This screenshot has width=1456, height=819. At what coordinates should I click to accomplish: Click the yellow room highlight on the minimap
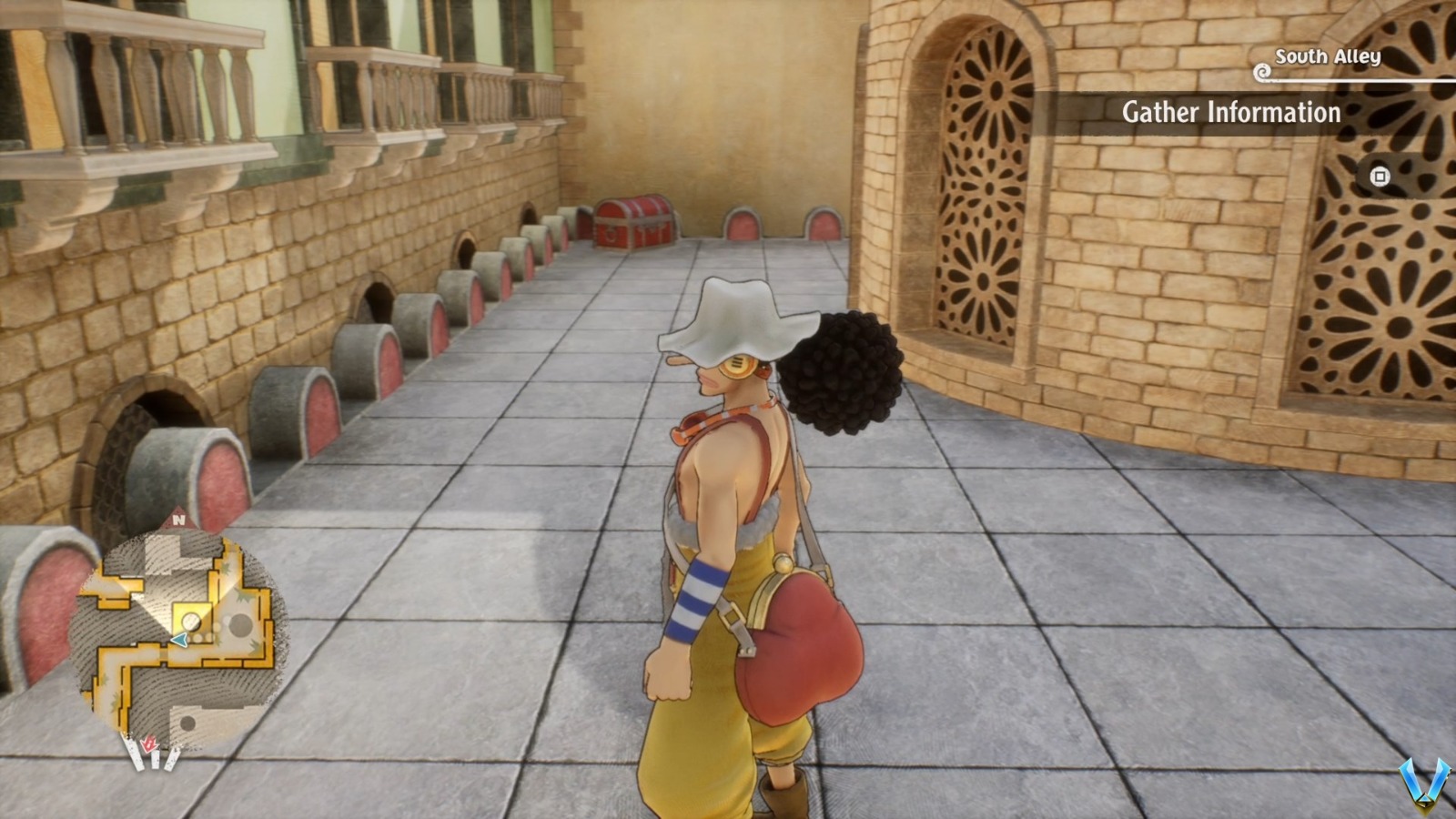pos(194,618)
